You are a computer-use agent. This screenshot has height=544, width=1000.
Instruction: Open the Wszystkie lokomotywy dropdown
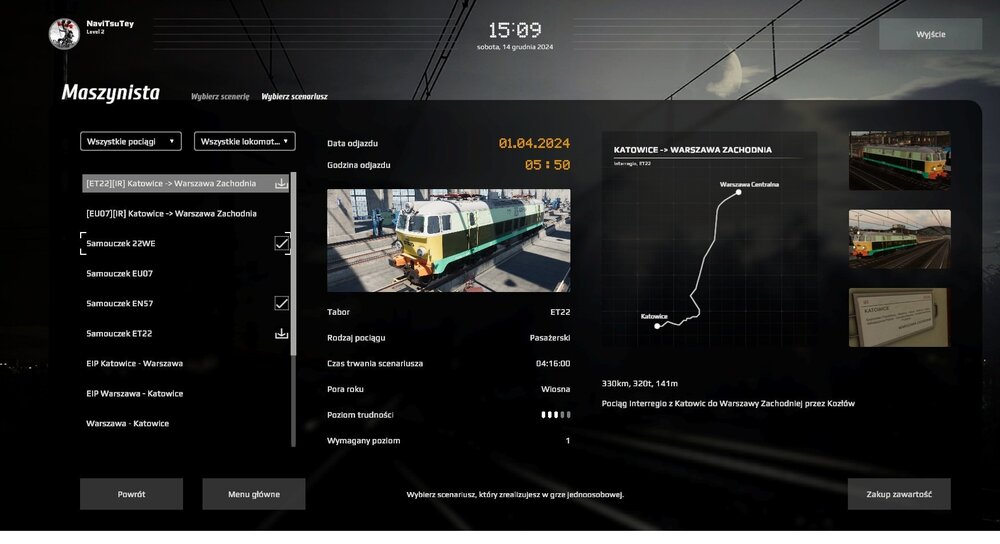click(x=244, y=142)
